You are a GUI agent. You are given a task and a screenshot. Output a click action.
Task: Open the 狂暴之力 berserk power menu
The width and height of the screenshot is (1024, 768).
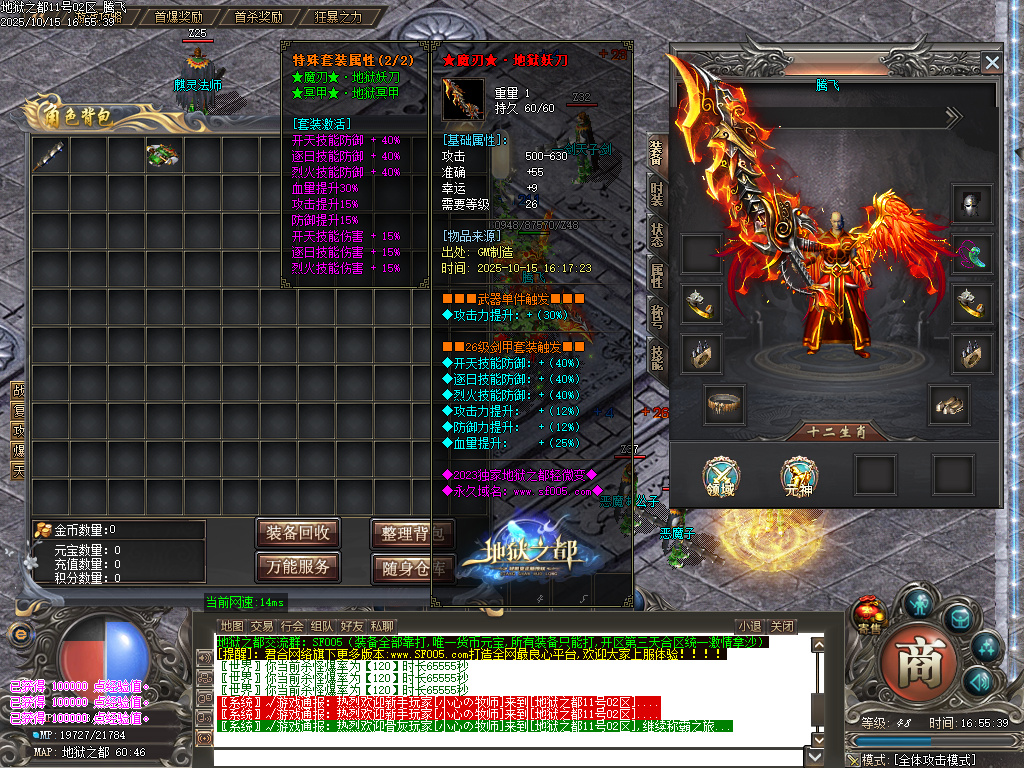[339, 17]
